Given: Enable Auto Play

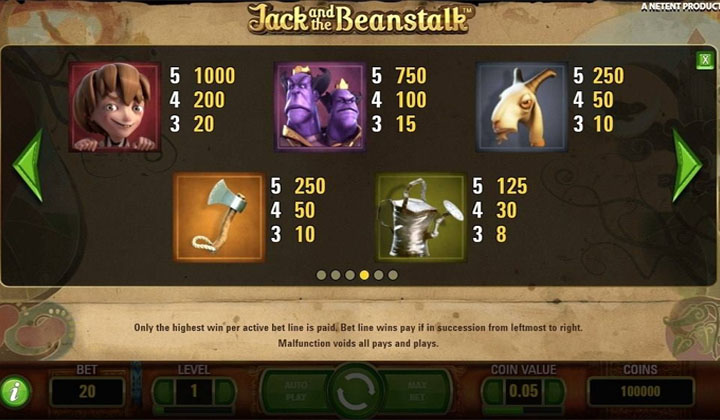Looking at the screenshot, I should (x=297, y=391).
